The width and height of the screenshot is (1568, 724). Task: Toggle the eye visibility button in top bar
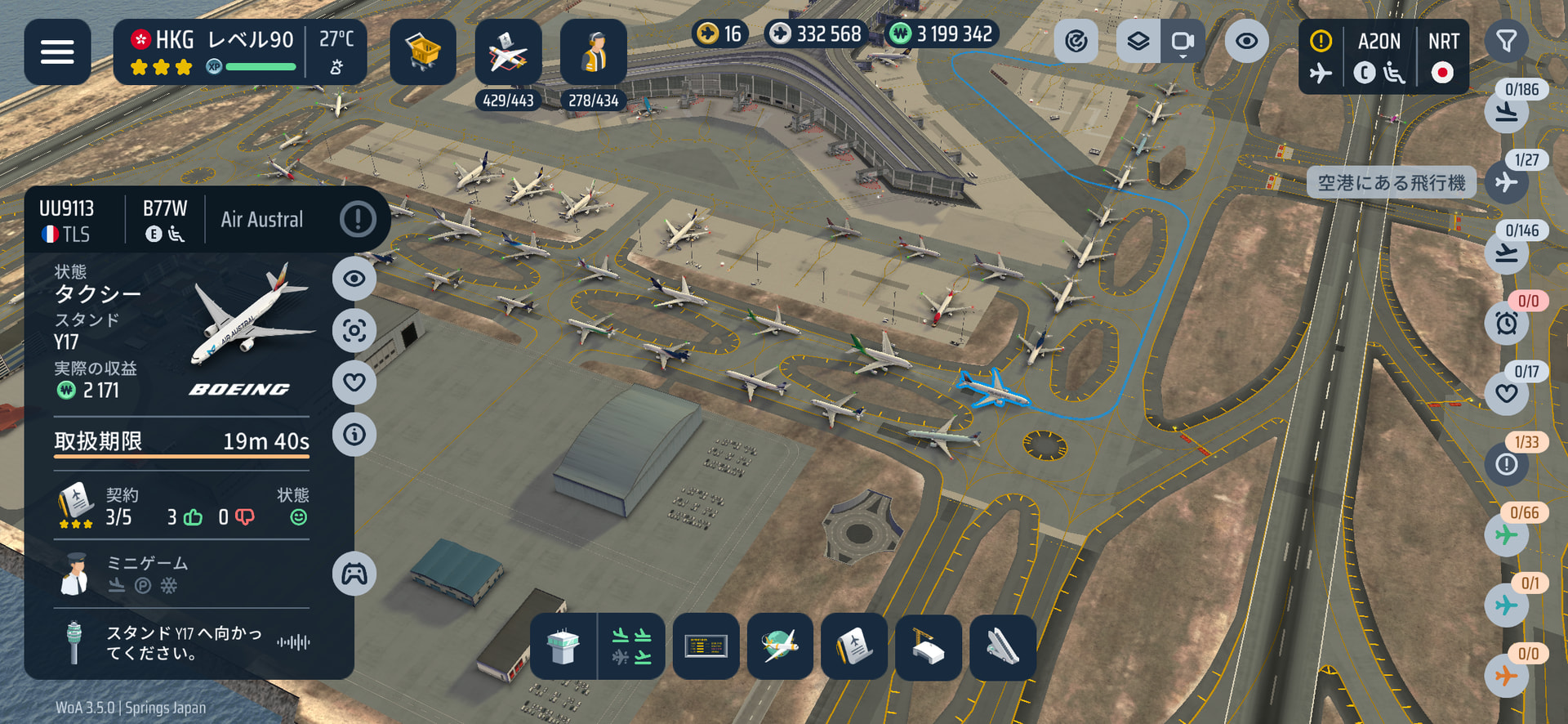coord(1246,41)
